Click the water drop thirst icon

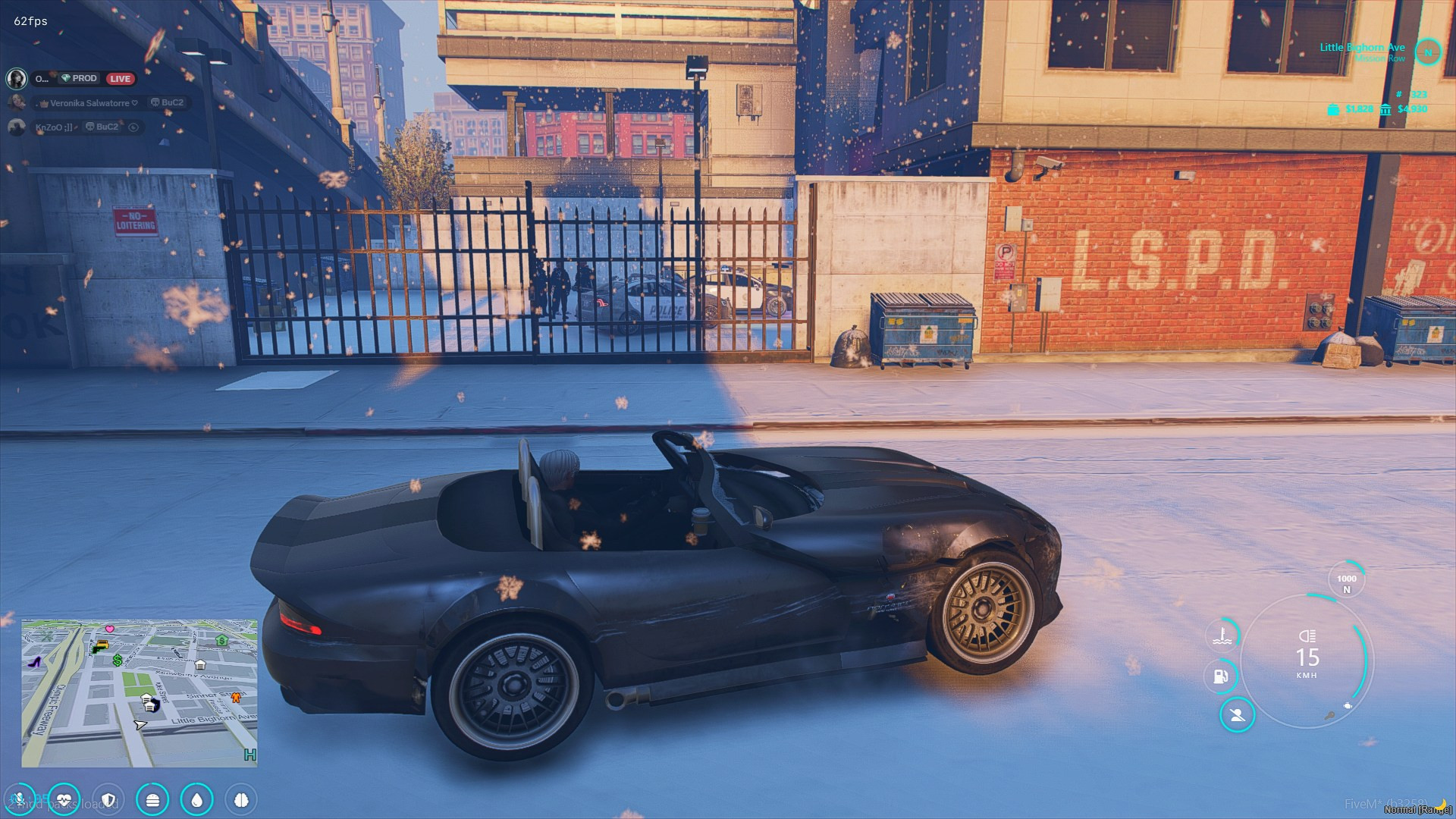pyautogui.click(x=197, y=799)
